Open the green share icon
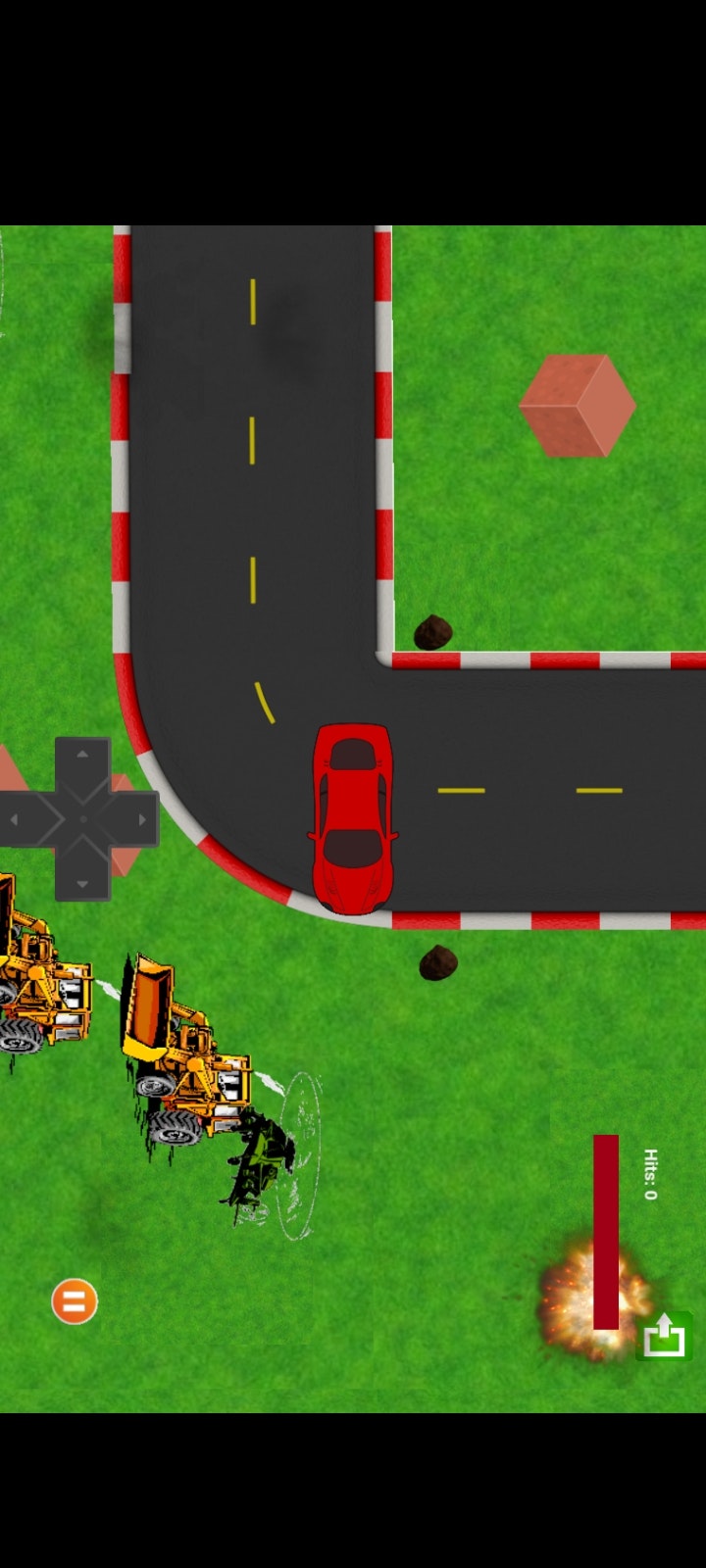This screenshot has width=706, height=1568. coord(664,1335)
